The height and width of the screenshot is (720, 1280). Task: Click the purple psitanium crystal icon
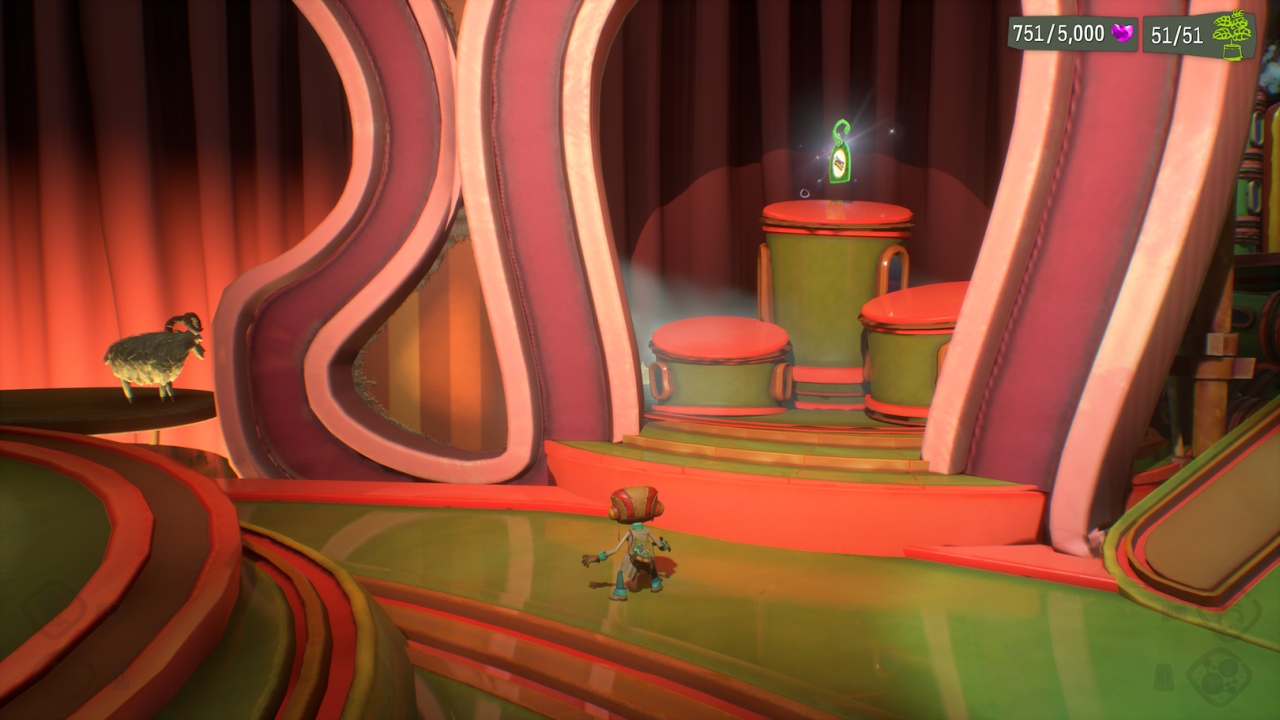tap(1122, 34)
